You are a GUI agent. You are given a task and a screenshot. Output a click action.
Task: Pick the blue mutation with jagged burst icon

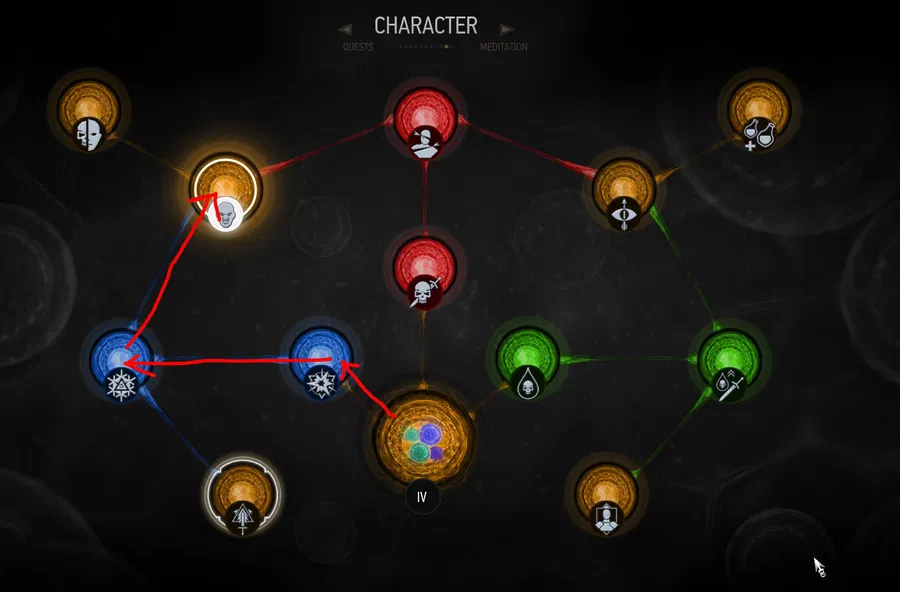click(x=321, y=361)
